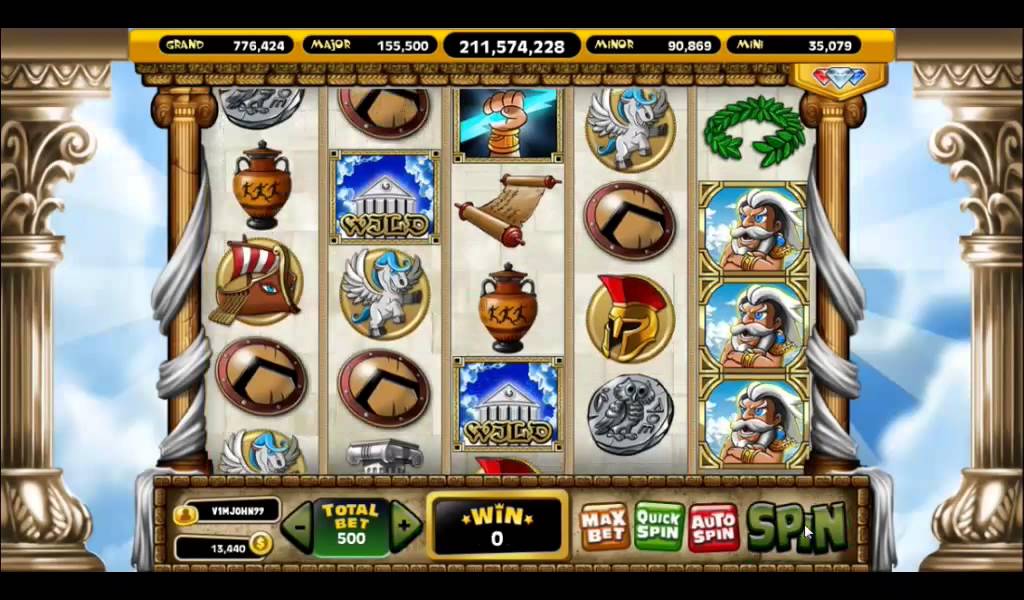Decrease total bet with minus arrow

tap(297, 525)
